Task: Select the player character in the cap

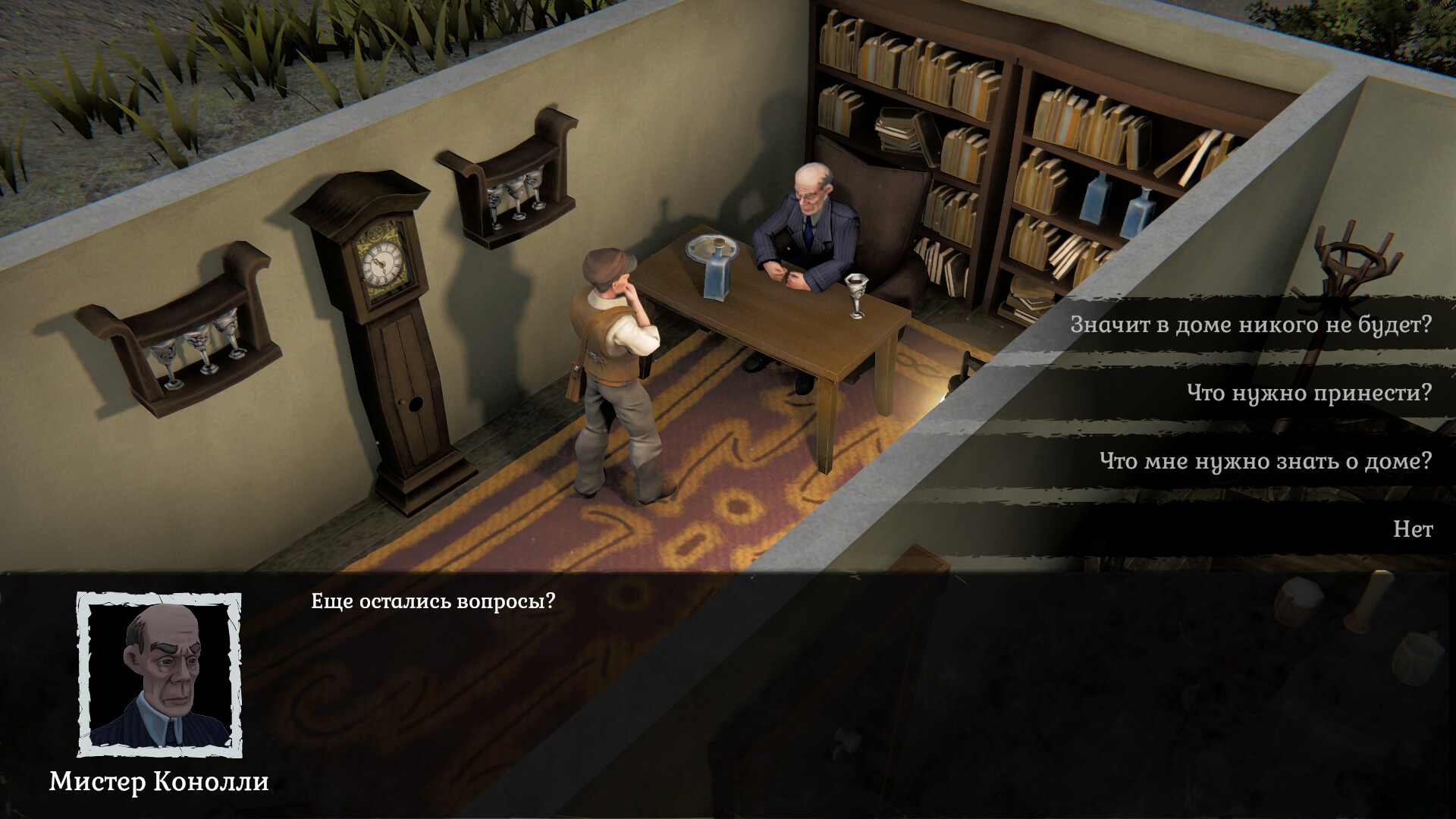Action: (614, 364)
